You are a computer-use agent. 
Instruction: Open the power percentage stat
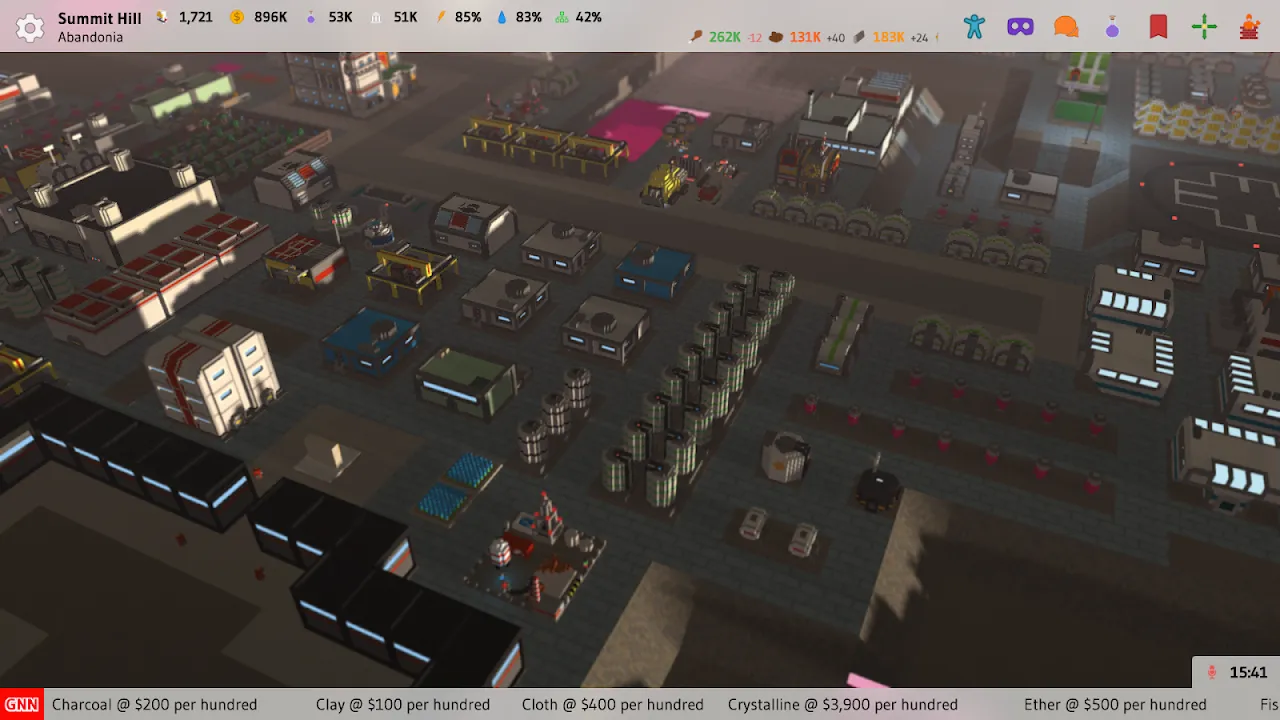458,17
